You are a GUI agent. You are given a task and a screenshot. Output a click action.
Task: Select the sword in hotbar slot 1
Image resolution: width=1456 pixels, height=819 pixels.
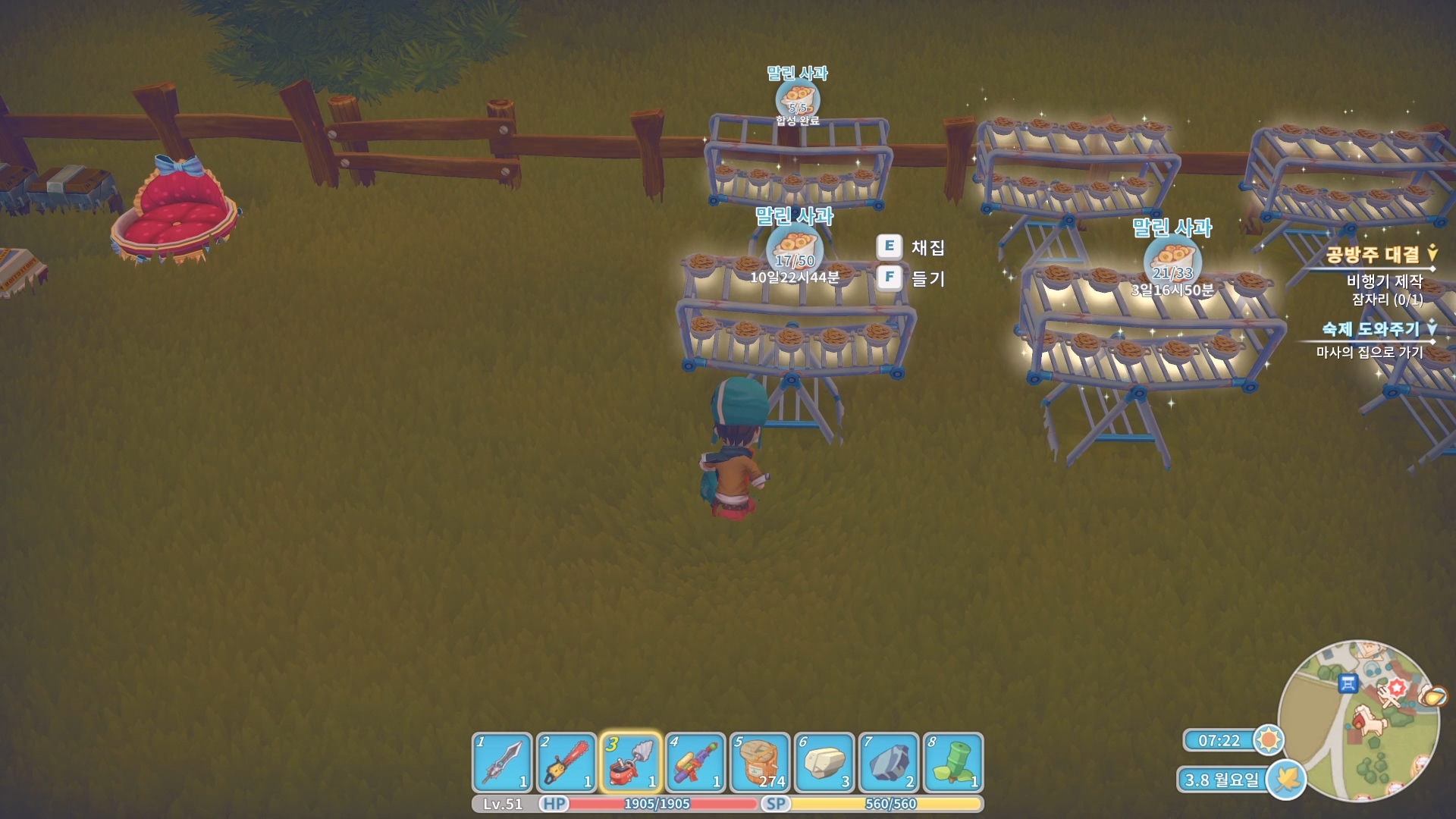(502, 762)
